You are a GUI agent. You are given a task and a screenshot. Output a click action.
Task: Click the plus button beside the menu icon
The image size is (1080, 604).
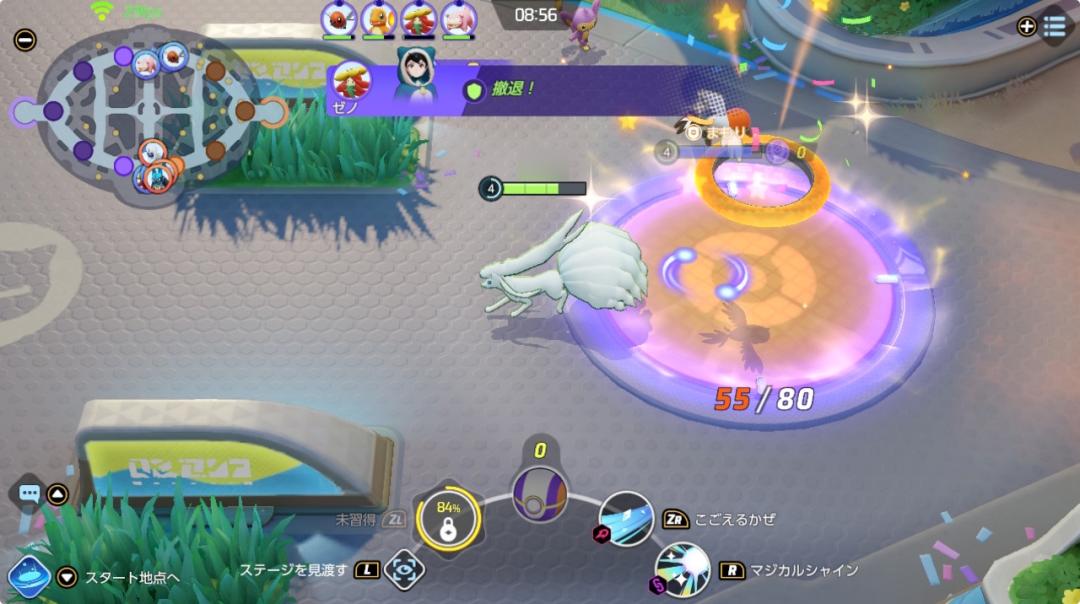(1026, 27)
